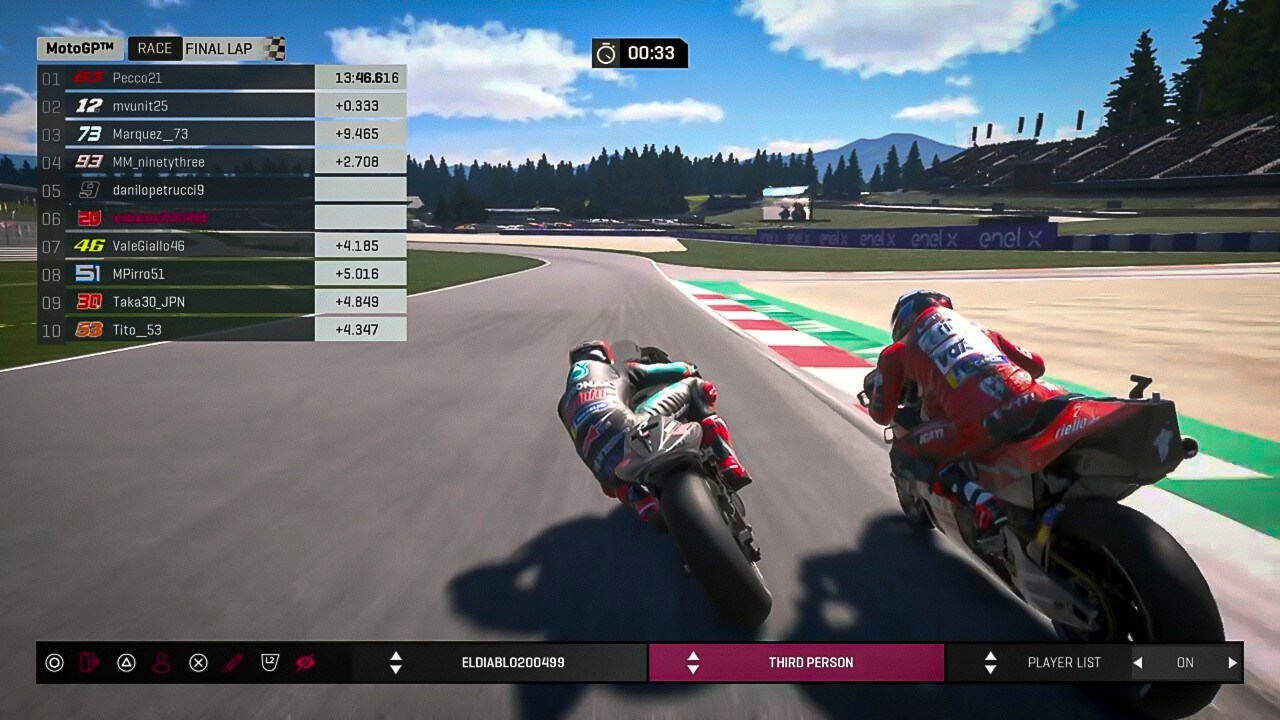Click the left arrow of Player List setting
The width and height of the screenshot is (1280, 720).
[x=1137, y=663]
